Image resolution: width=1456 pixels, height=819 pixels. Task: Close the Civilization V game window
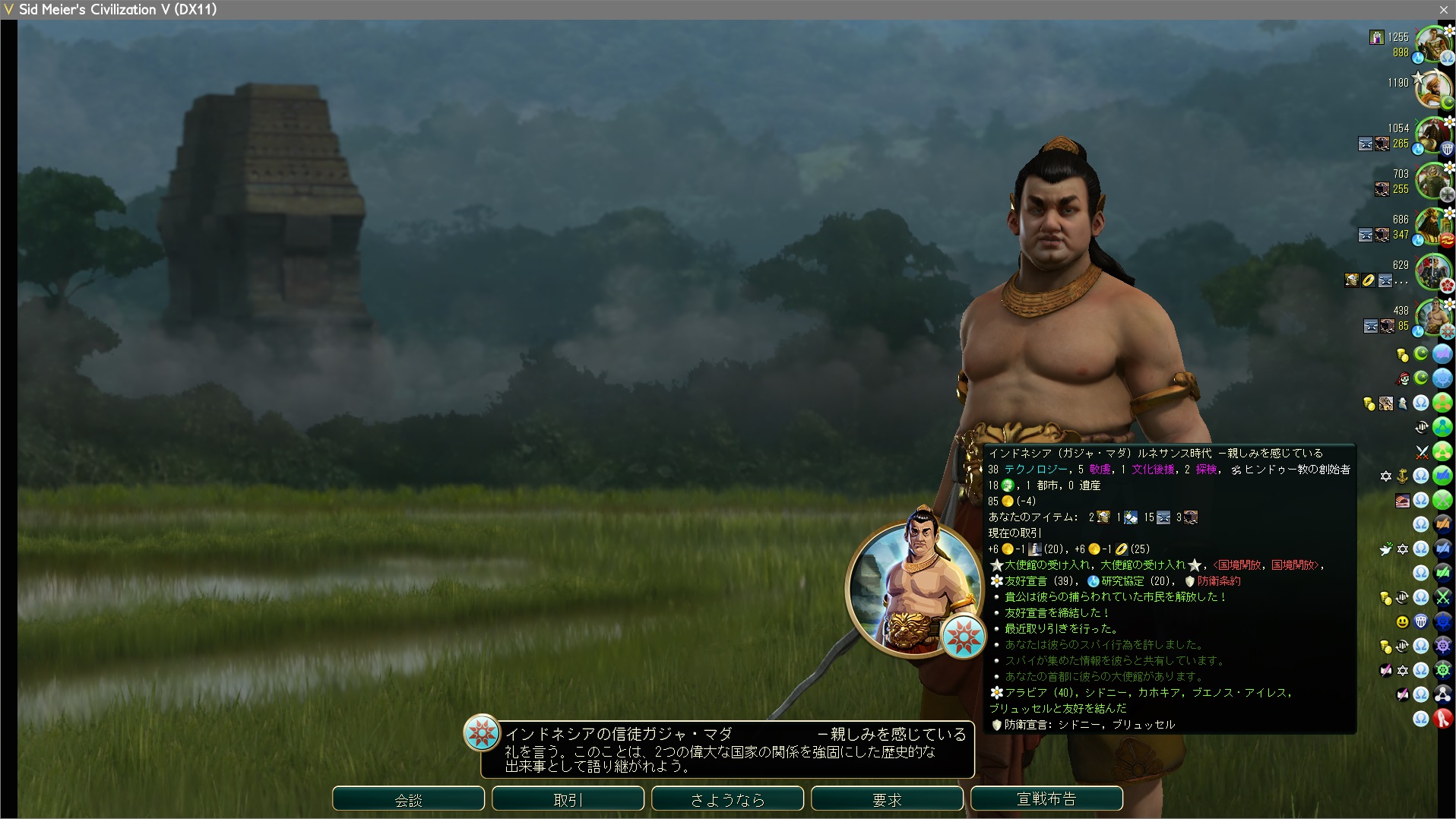(1443, 9)
